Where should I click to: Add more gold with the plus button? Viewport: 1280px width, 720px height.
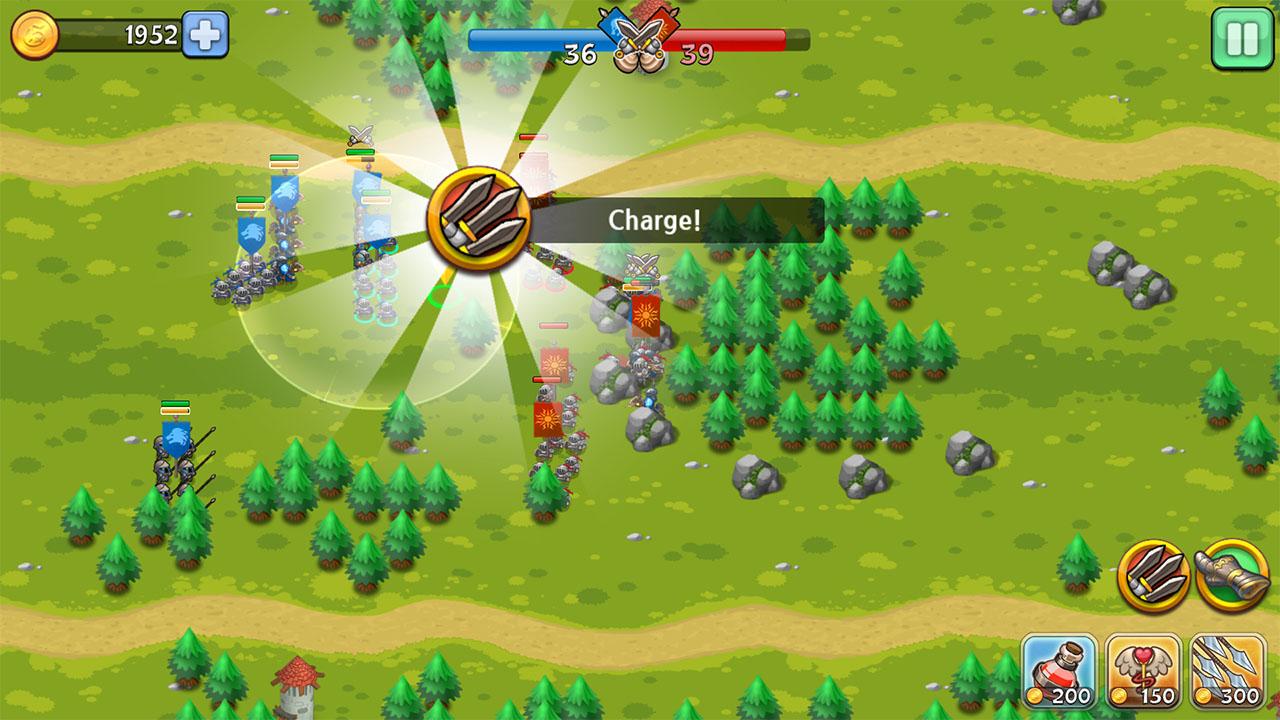pyautogui.click(x=205, y=35)
